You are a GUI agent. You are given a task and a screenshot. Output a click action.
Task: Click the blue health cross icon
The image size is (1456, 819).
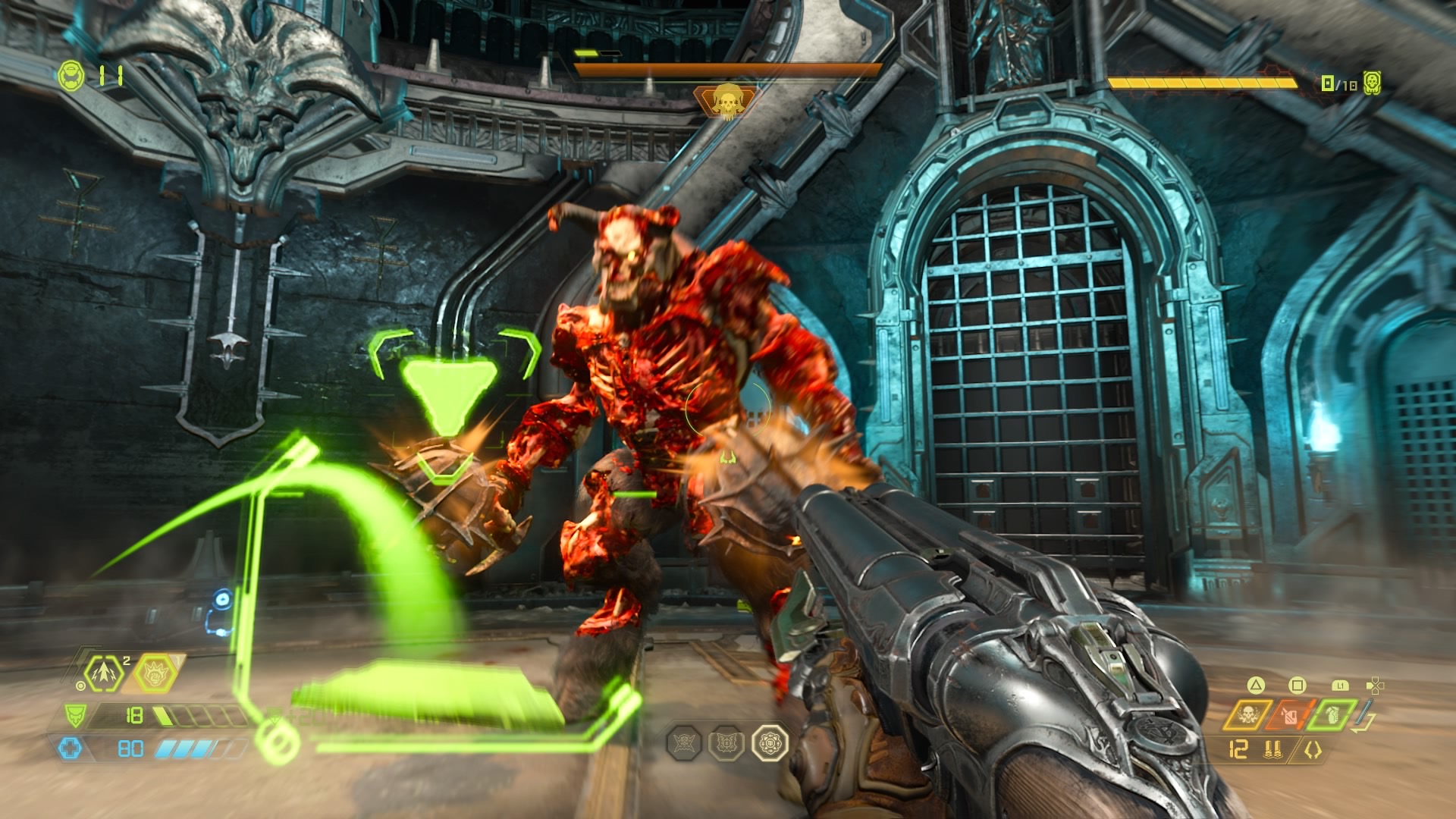[x=69, y=749]
